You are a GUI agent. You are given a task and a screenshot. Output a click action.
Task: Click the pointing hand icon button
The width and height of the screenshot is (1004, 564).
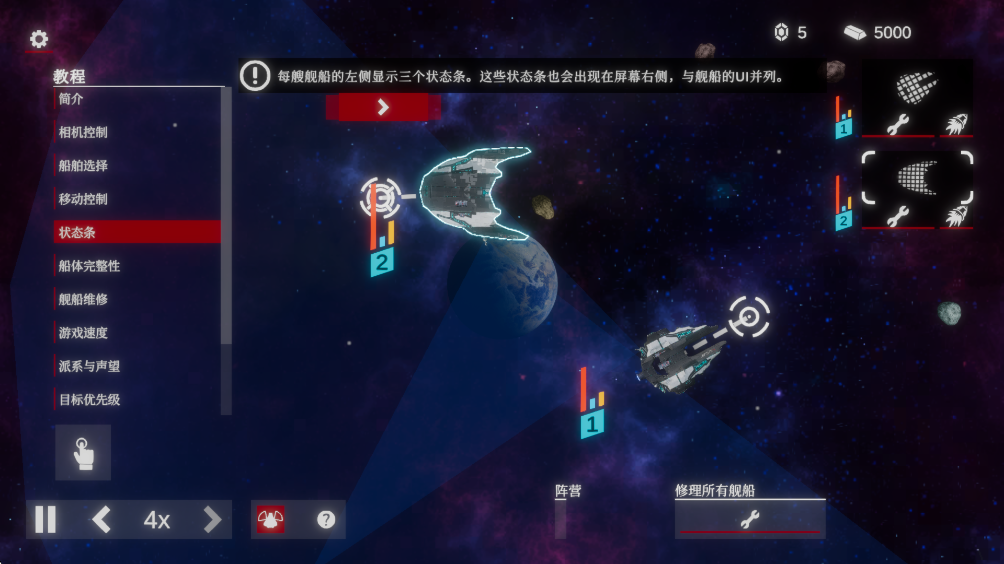pyautogui.click(x=83, y=453)
